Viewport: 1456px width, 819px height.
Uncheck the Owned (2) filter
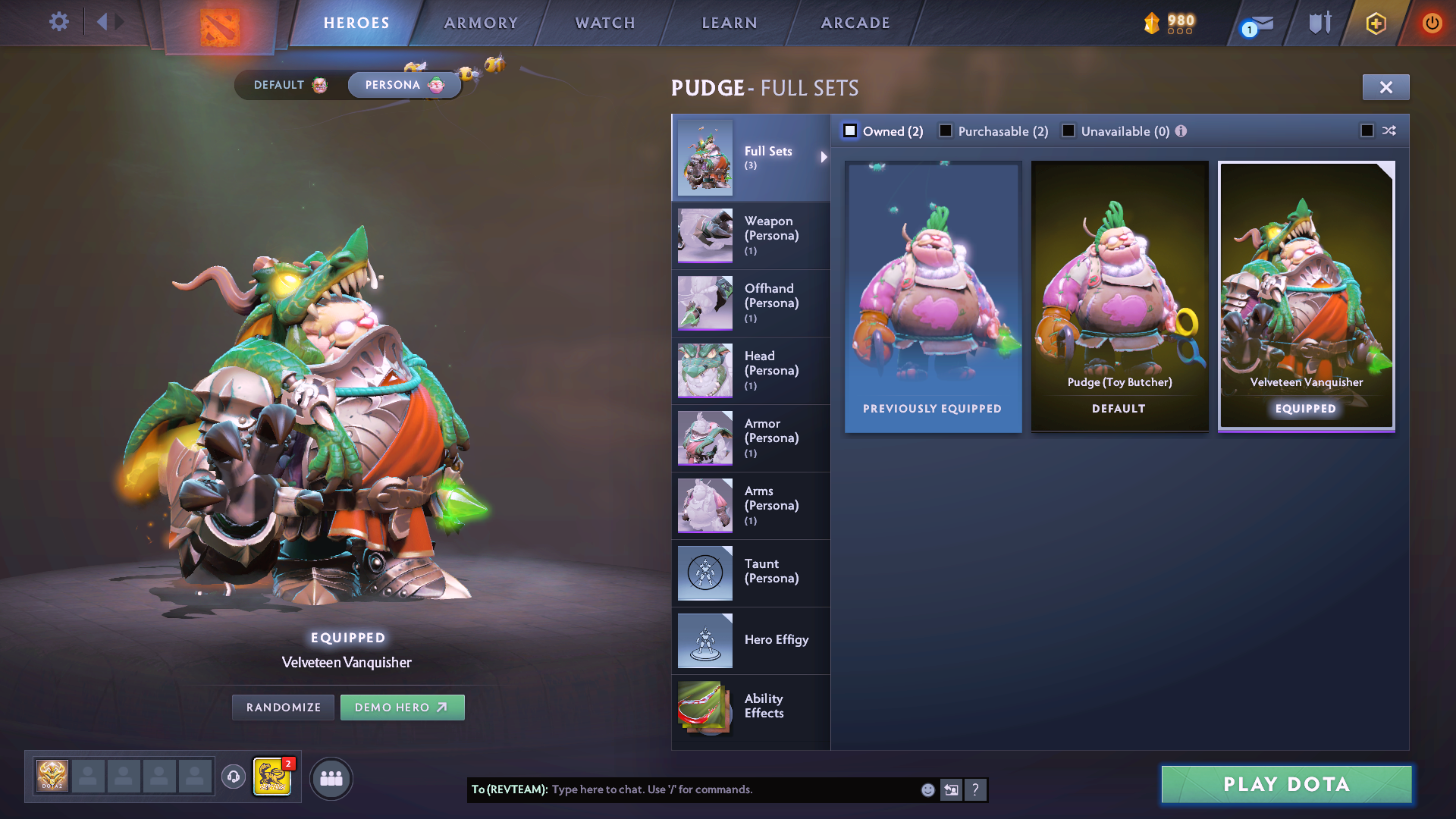[x=850, y=130]
